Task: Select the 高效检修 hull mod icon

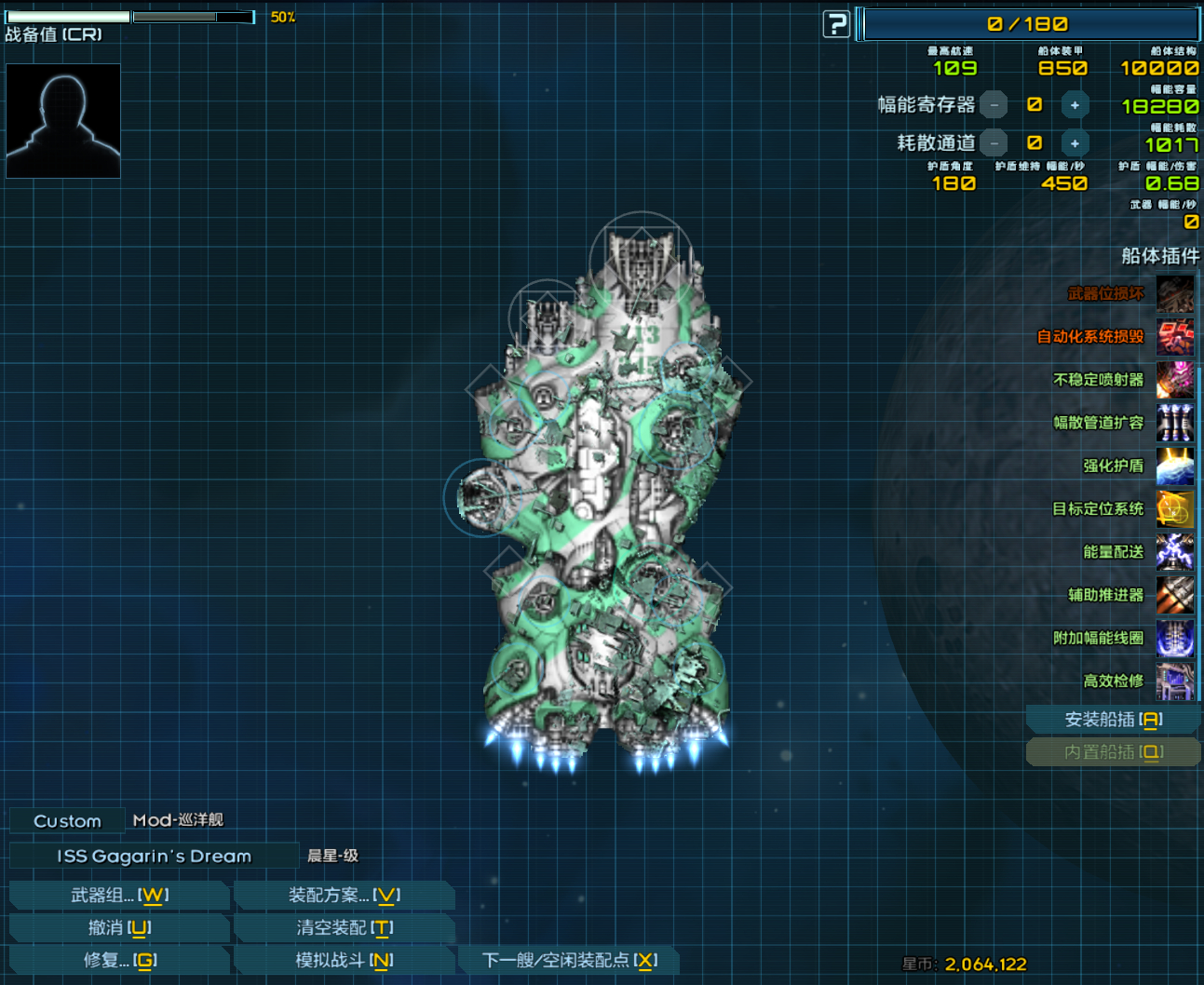Action: tap(1175, 681)
